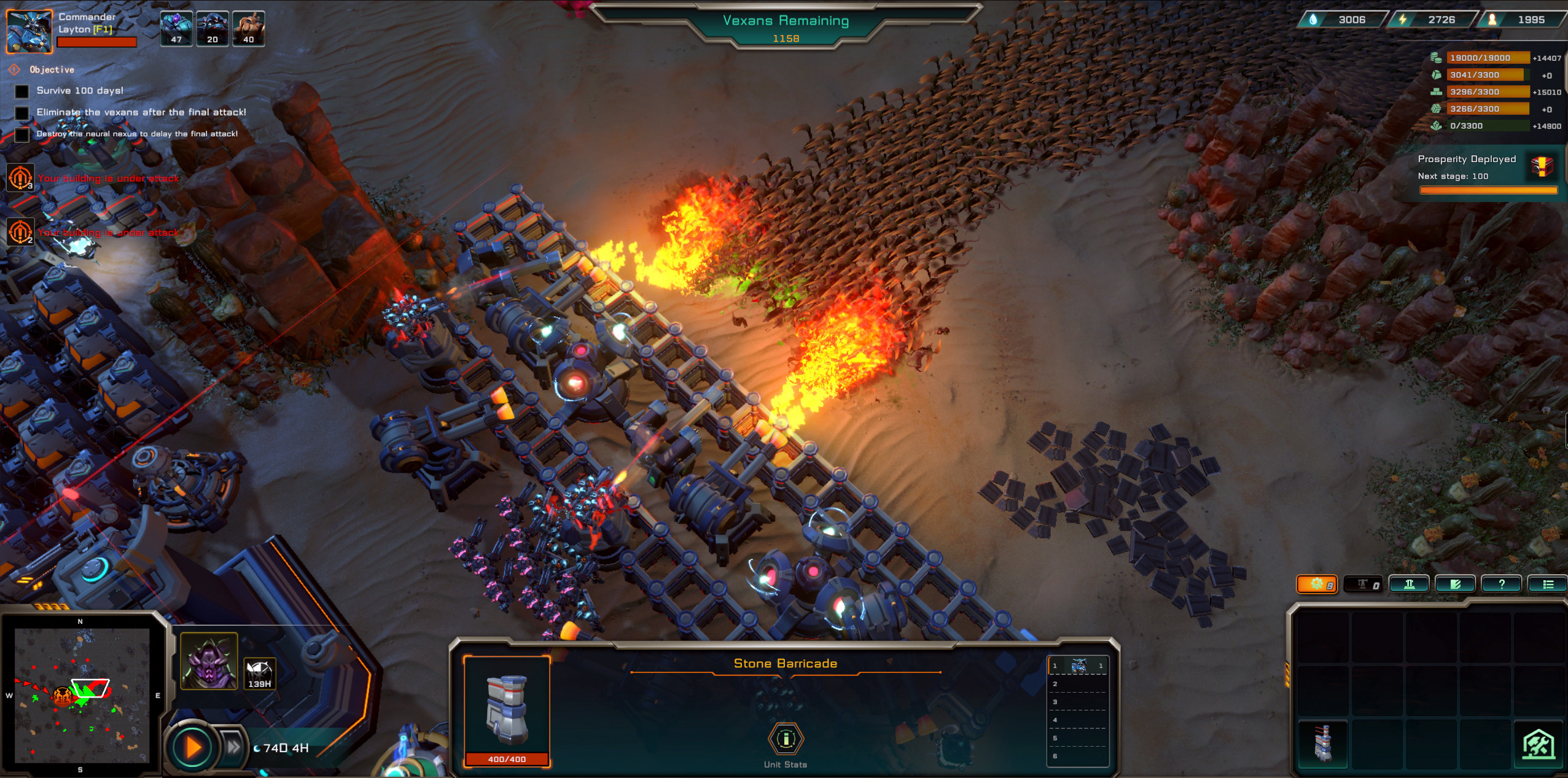Open the in-game help with the question mark icon

coord(1501,583)
